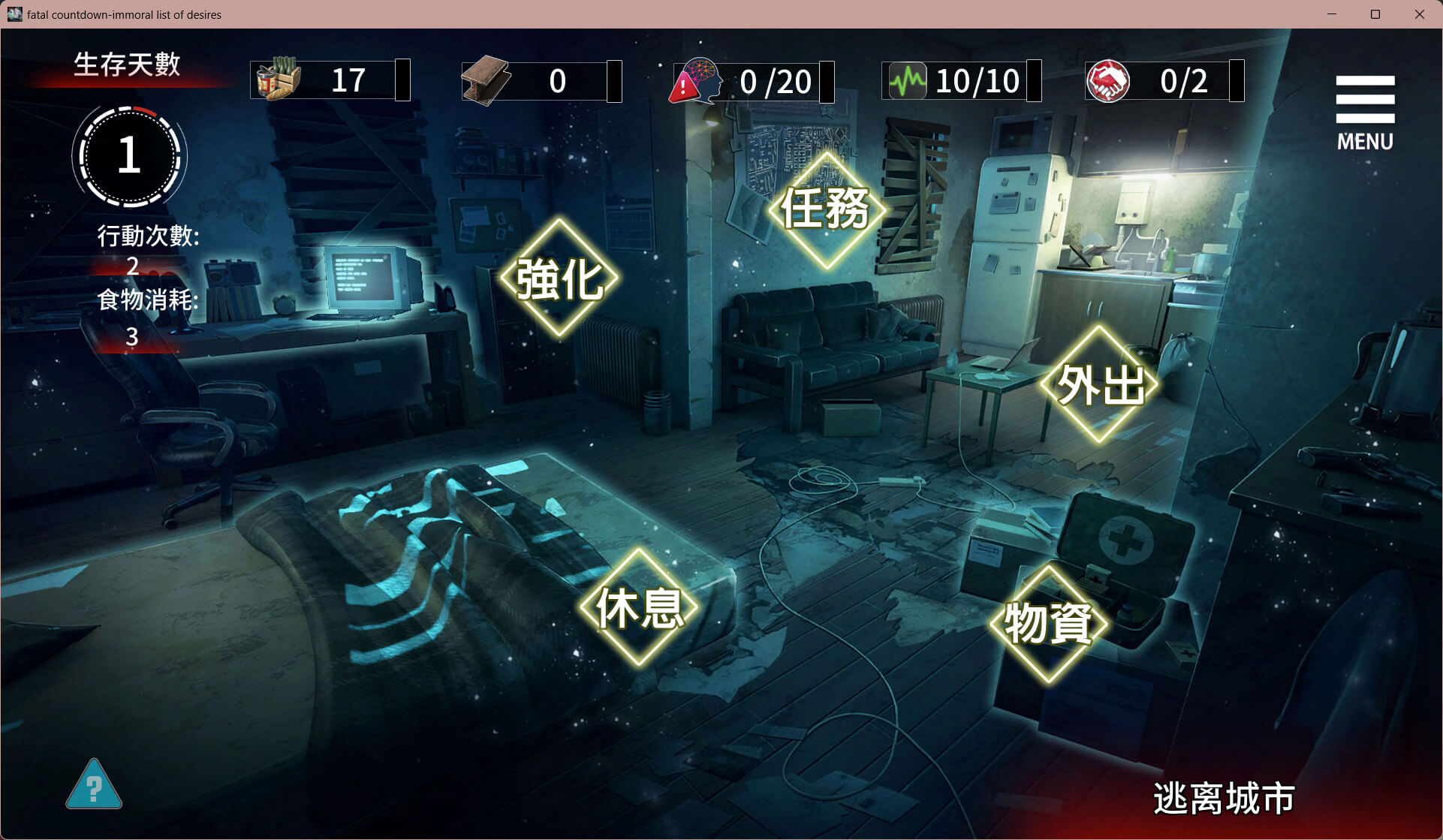Click the food supplies crate icon

click(x=279, y=79)
